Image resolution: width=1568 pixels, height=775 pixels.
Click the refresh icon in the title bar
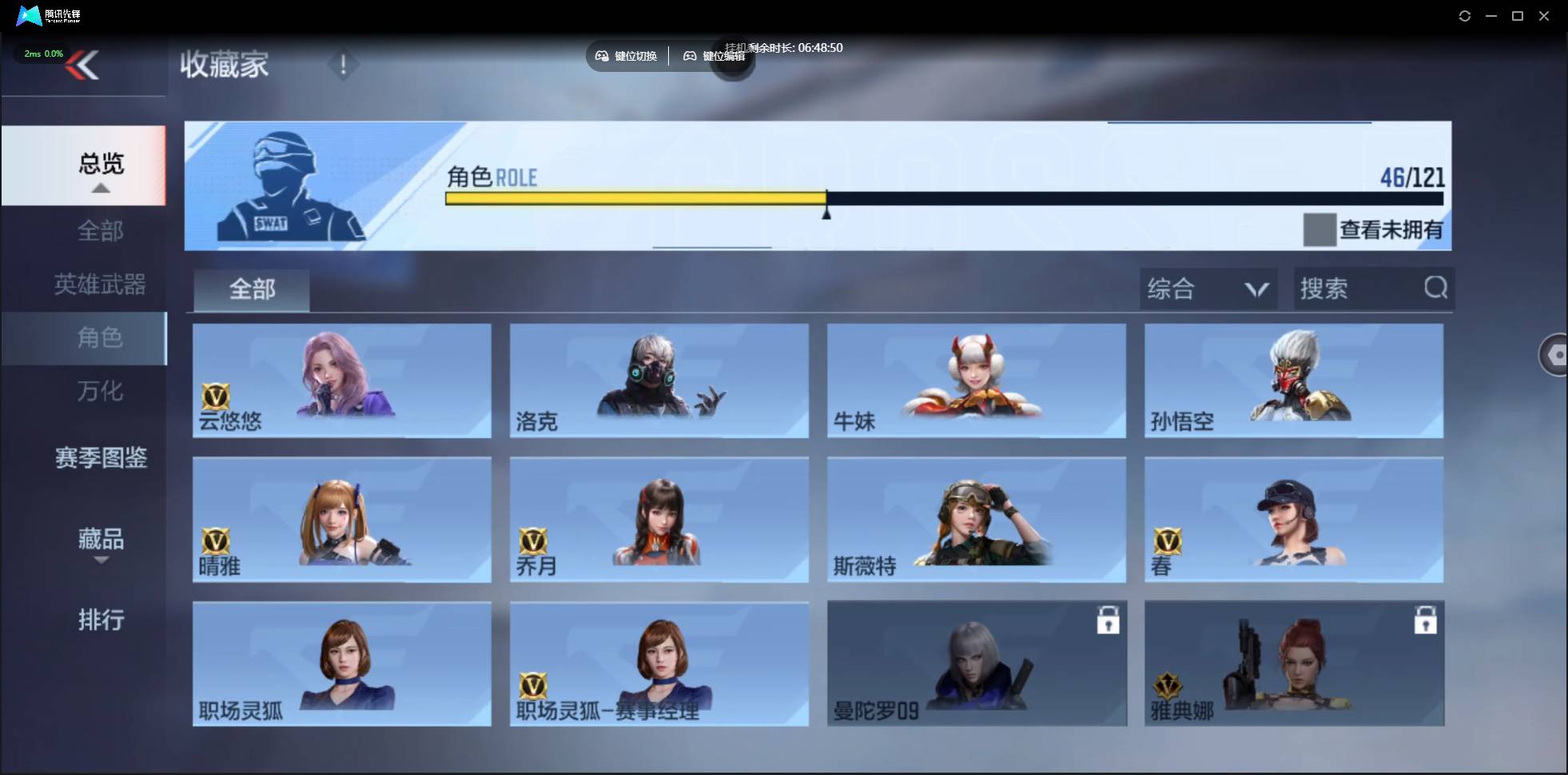coord(1465,16)
